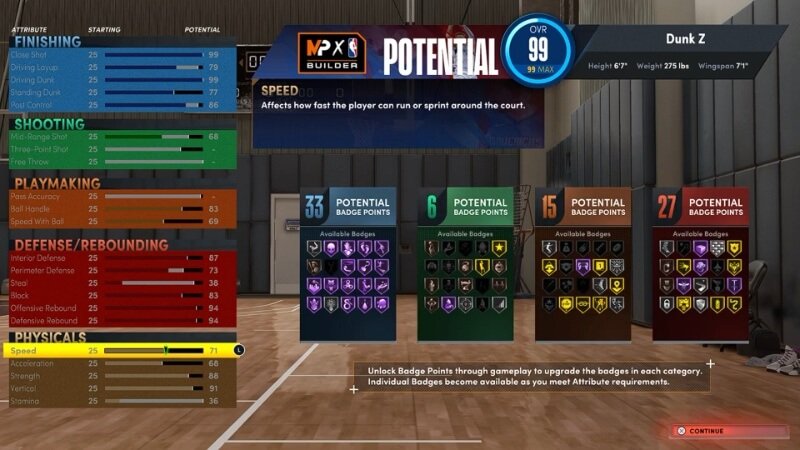
Task: Open the red 27 Potential Badge Points panel
Action: point(700,264)
